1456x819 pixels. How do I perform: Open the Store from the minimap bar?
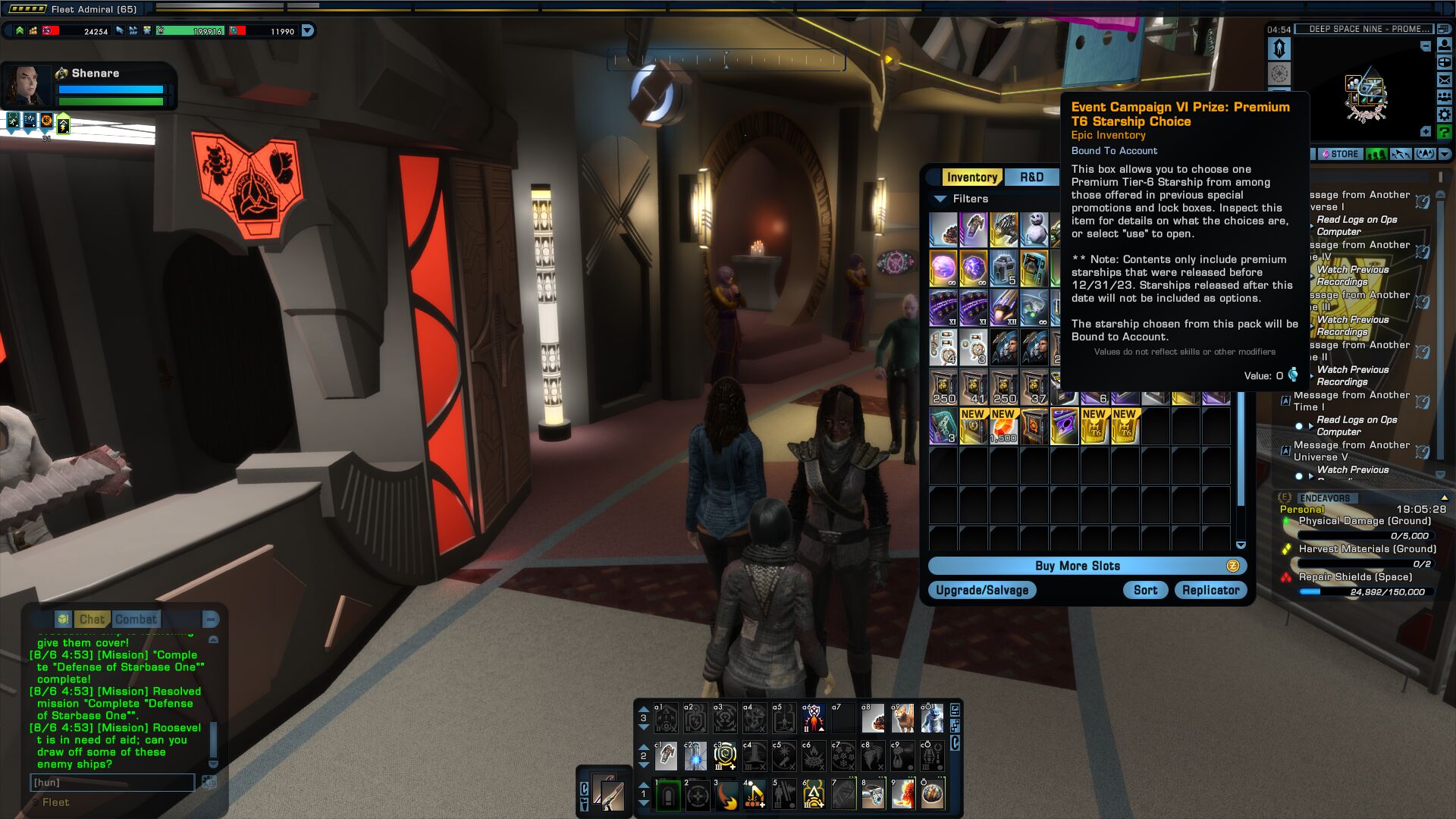coord(1340,154)
